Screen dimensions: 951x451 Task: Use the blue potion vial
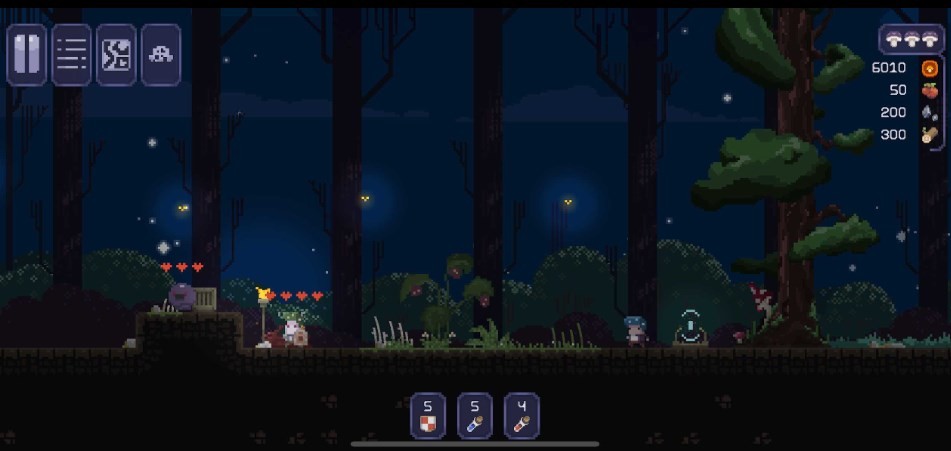475,416
